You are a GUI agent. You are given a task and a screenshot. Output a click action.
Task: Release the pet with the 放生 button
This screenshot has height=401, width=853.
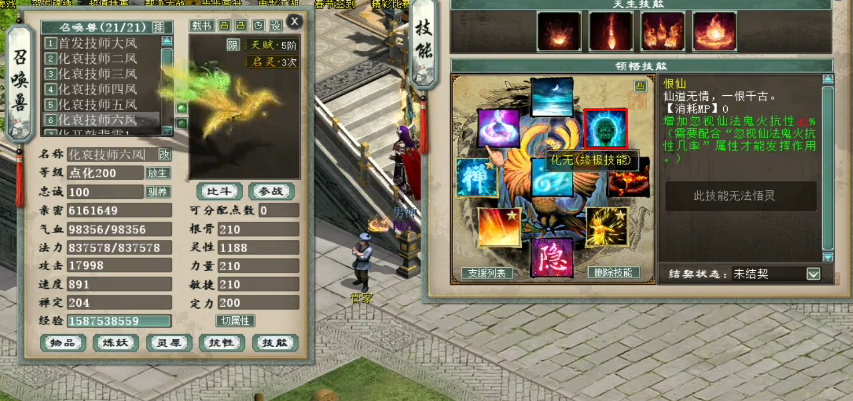click(x=158, y=173)
